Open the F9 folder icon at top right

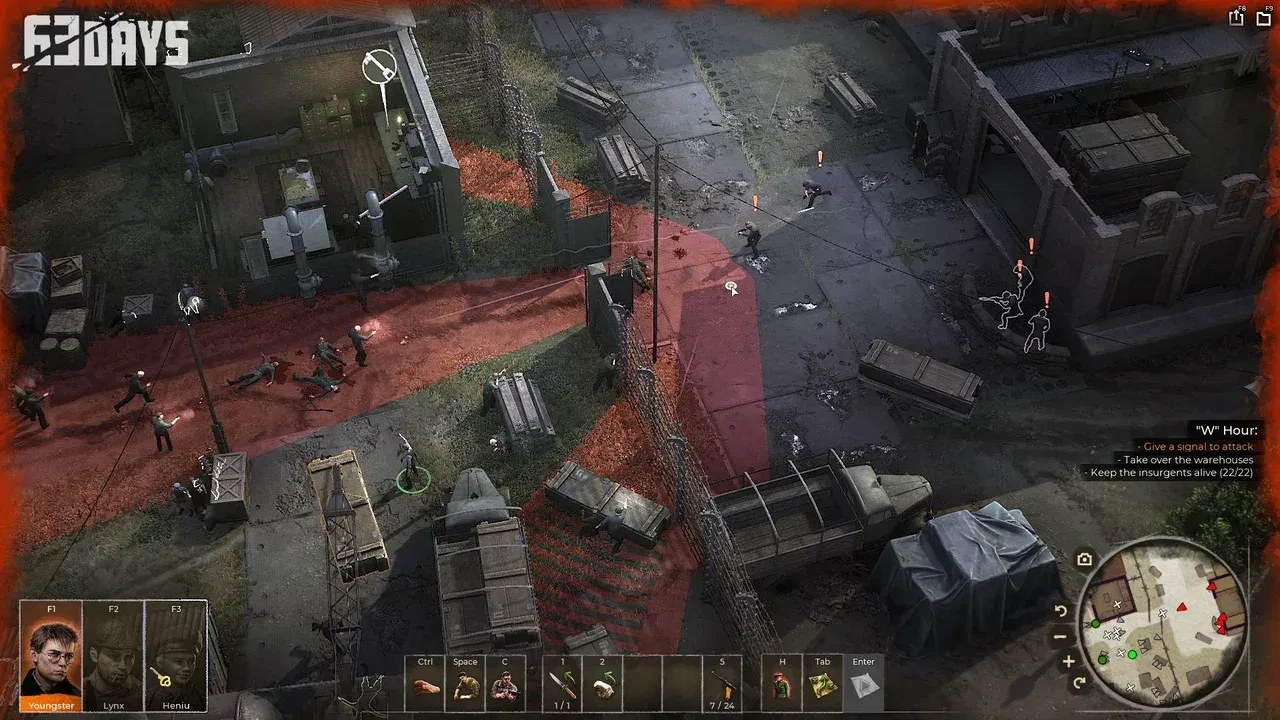click(1262, 17)
